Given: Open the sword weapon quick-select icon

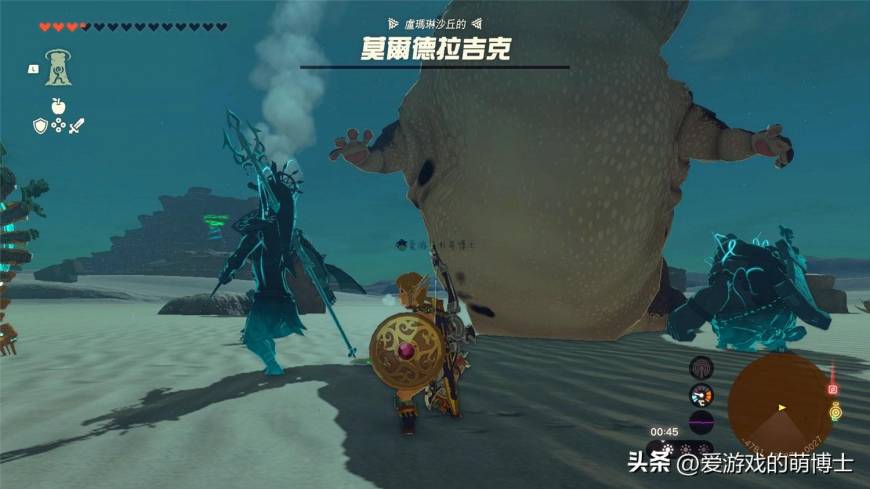Looking at the screenshot, I should click(76, 125).
